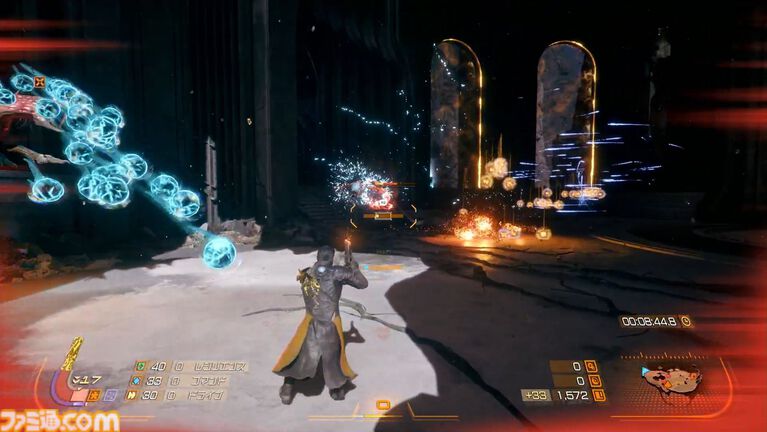This screenshot has height=432, width=767.
Task: Click the minimap in the corner
Action: pyautogui.click(x=670, y=380)
